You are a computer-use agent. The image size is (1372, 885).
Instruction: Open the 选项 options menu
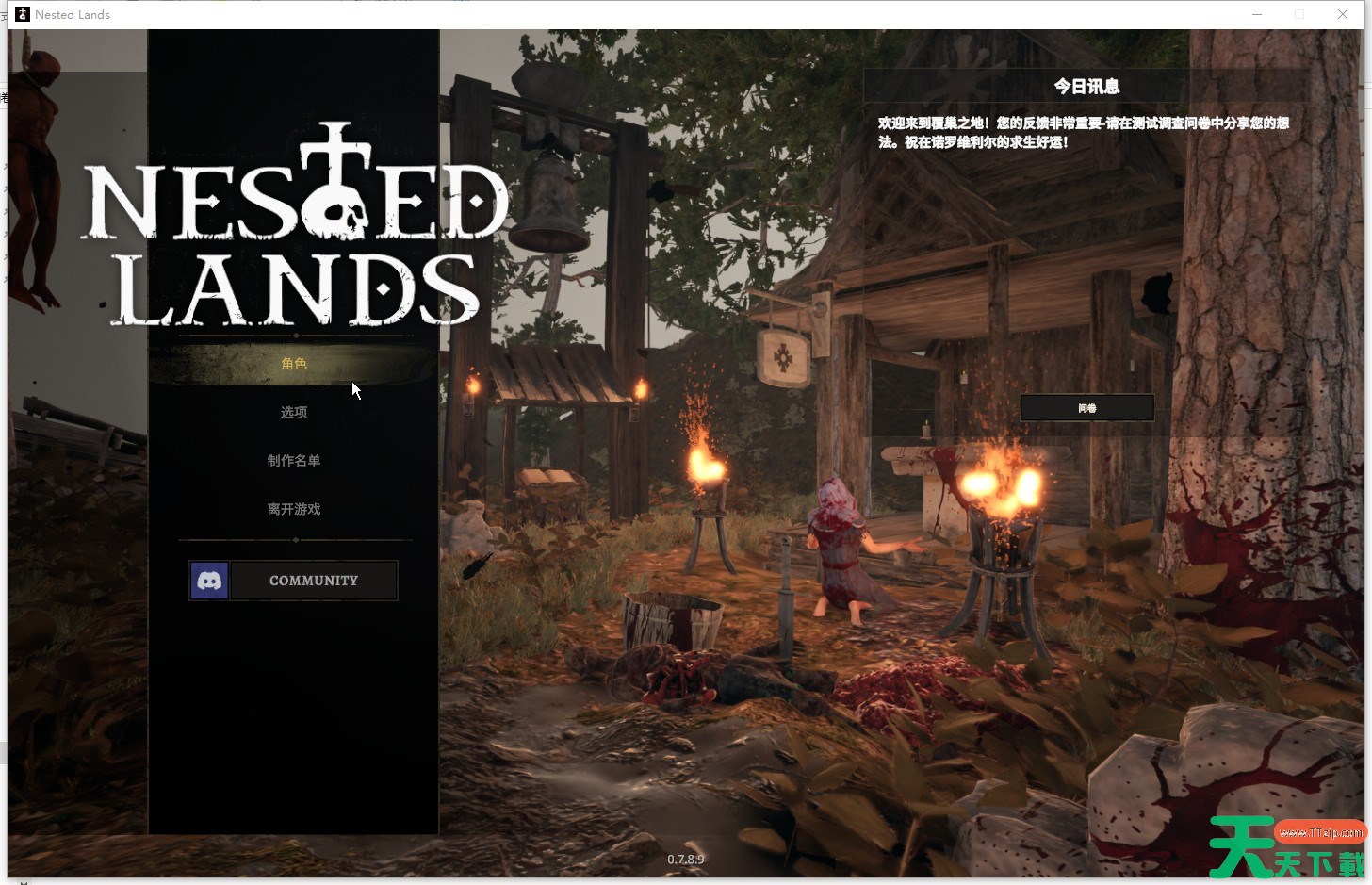click(294, 412)
